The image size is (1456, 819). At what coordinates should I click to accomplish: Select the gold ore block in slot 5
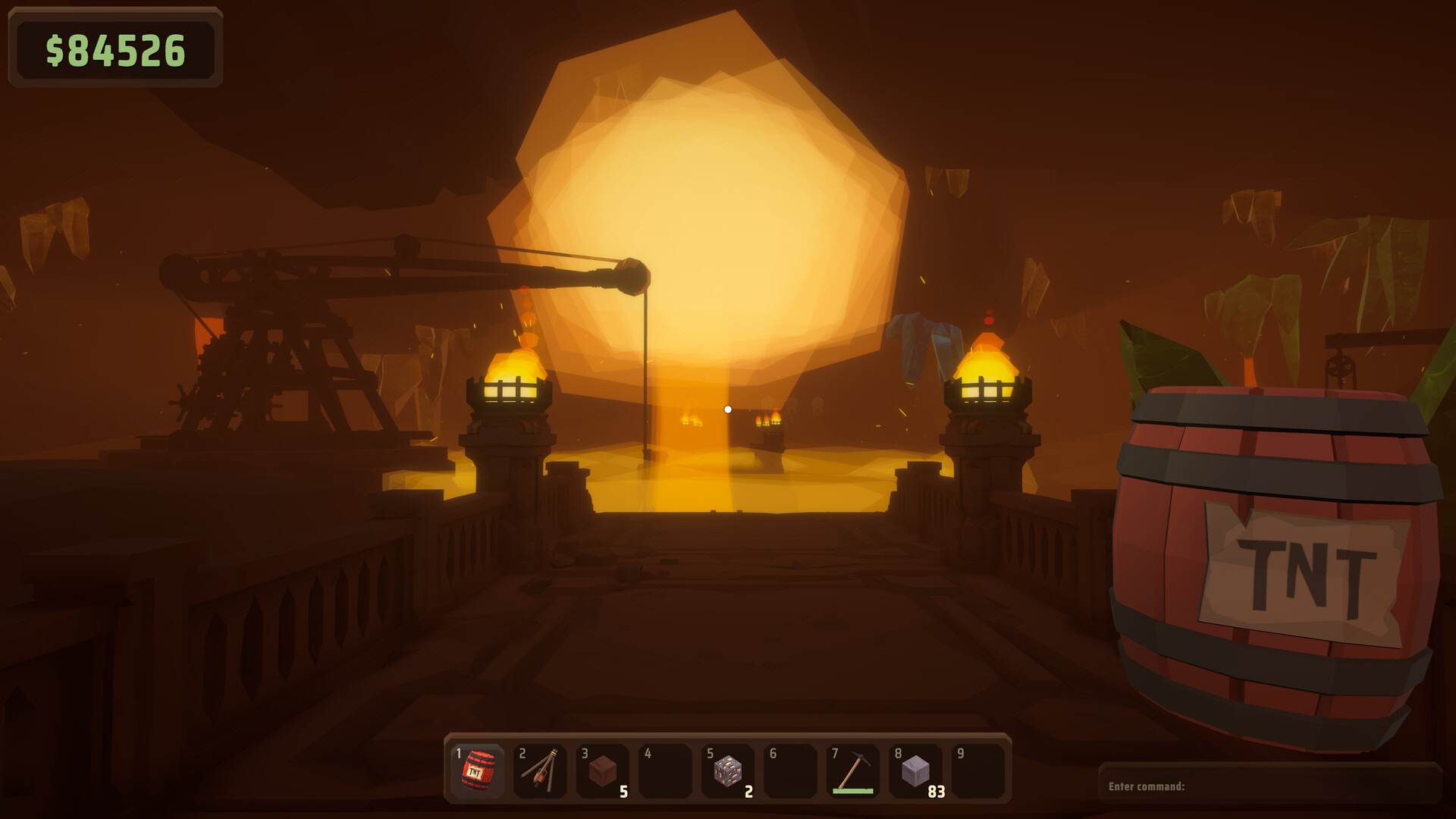click(664, 773)
